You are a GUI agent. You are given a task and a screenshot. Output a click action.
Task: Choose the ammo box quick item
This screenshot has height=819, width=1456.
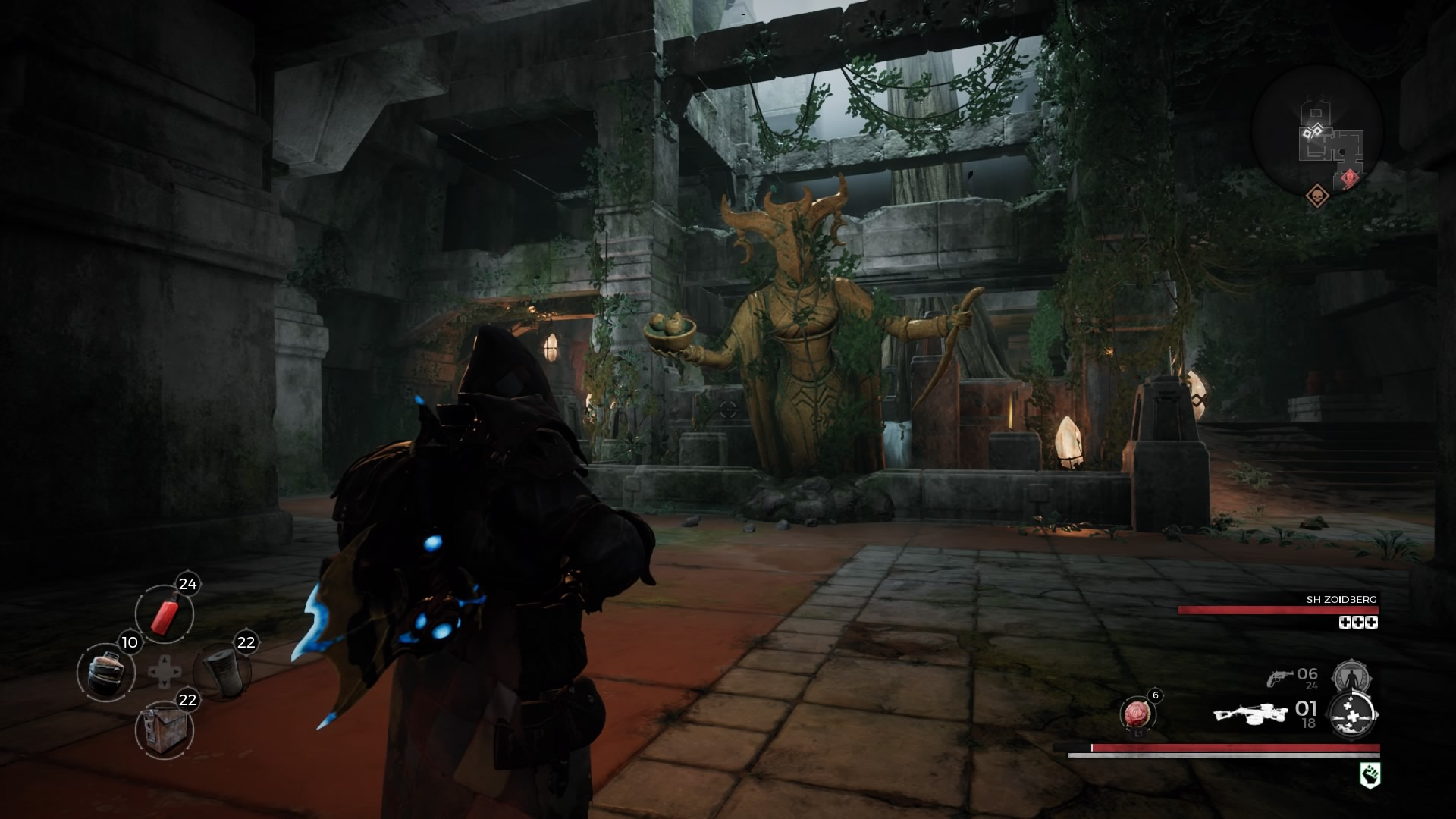point(165,730)
